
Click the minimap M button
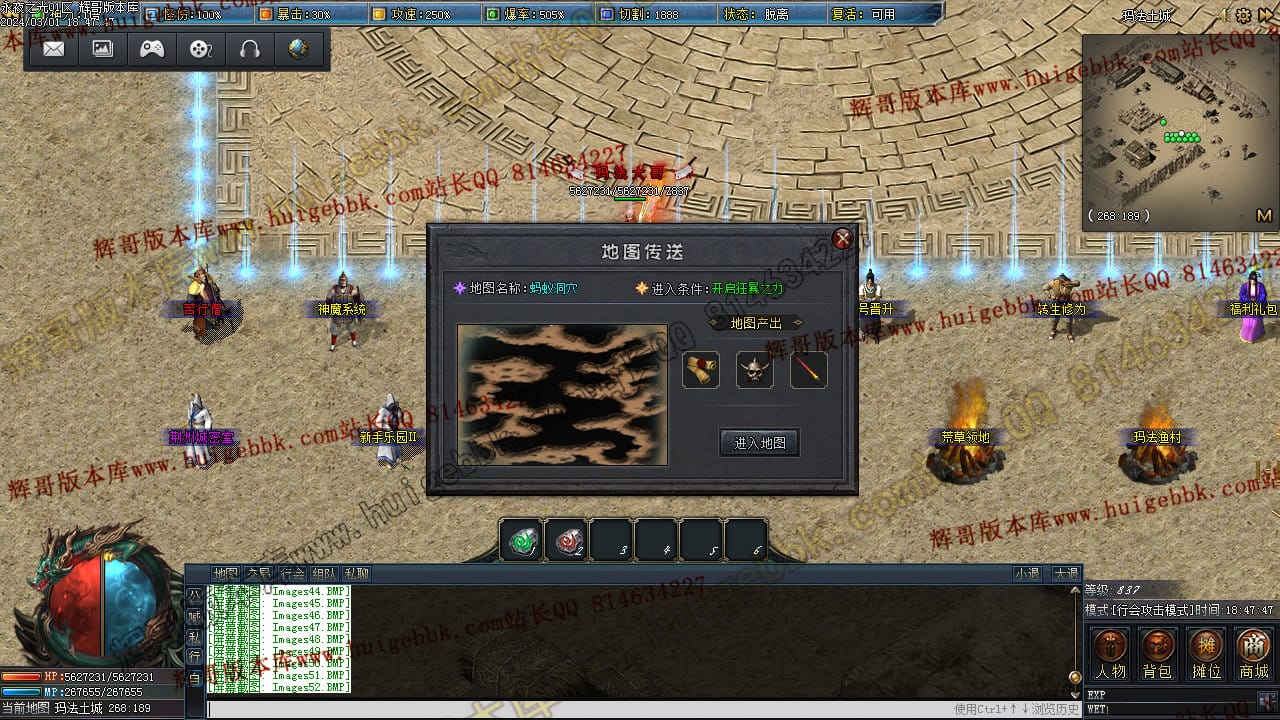pos(1263,216)
